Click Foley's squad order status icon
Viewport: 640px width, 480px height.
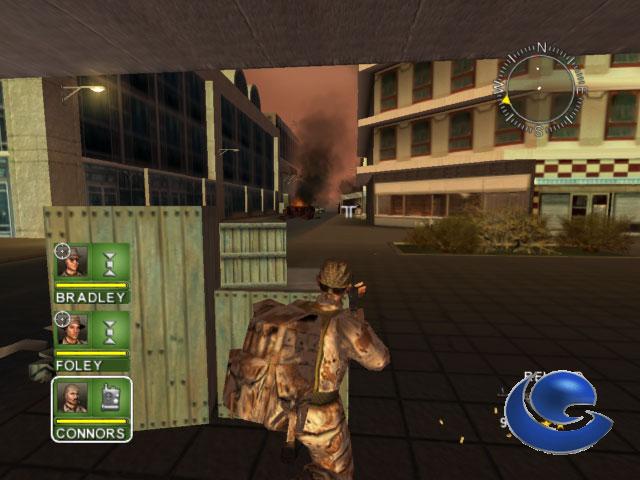110,330
